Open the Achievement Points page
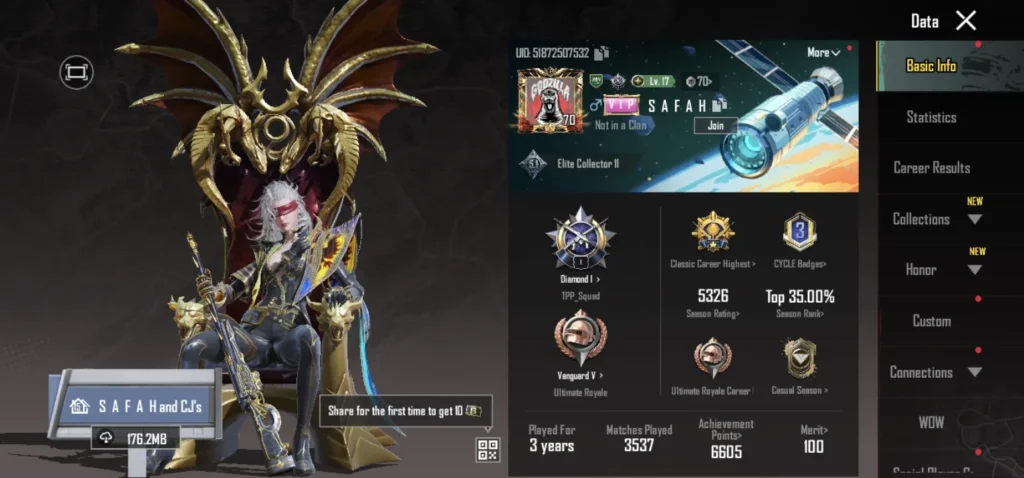The width and height of the screenshot is (1024, 478). pyautogui.click(x=726, y=437)
